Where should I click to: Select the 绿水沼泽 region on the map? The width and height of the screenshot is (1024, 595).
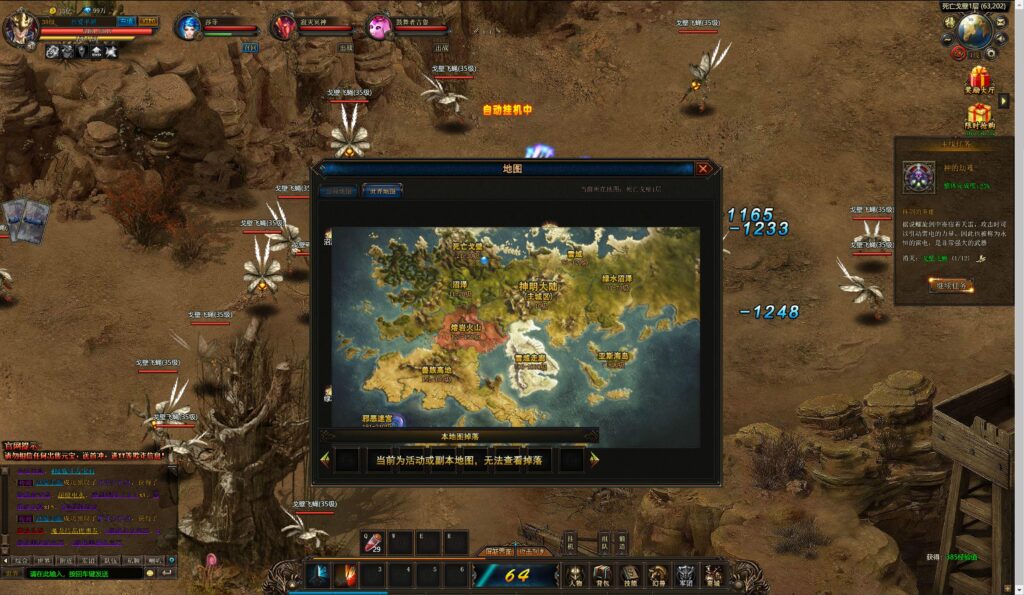[x=616, y=278]
